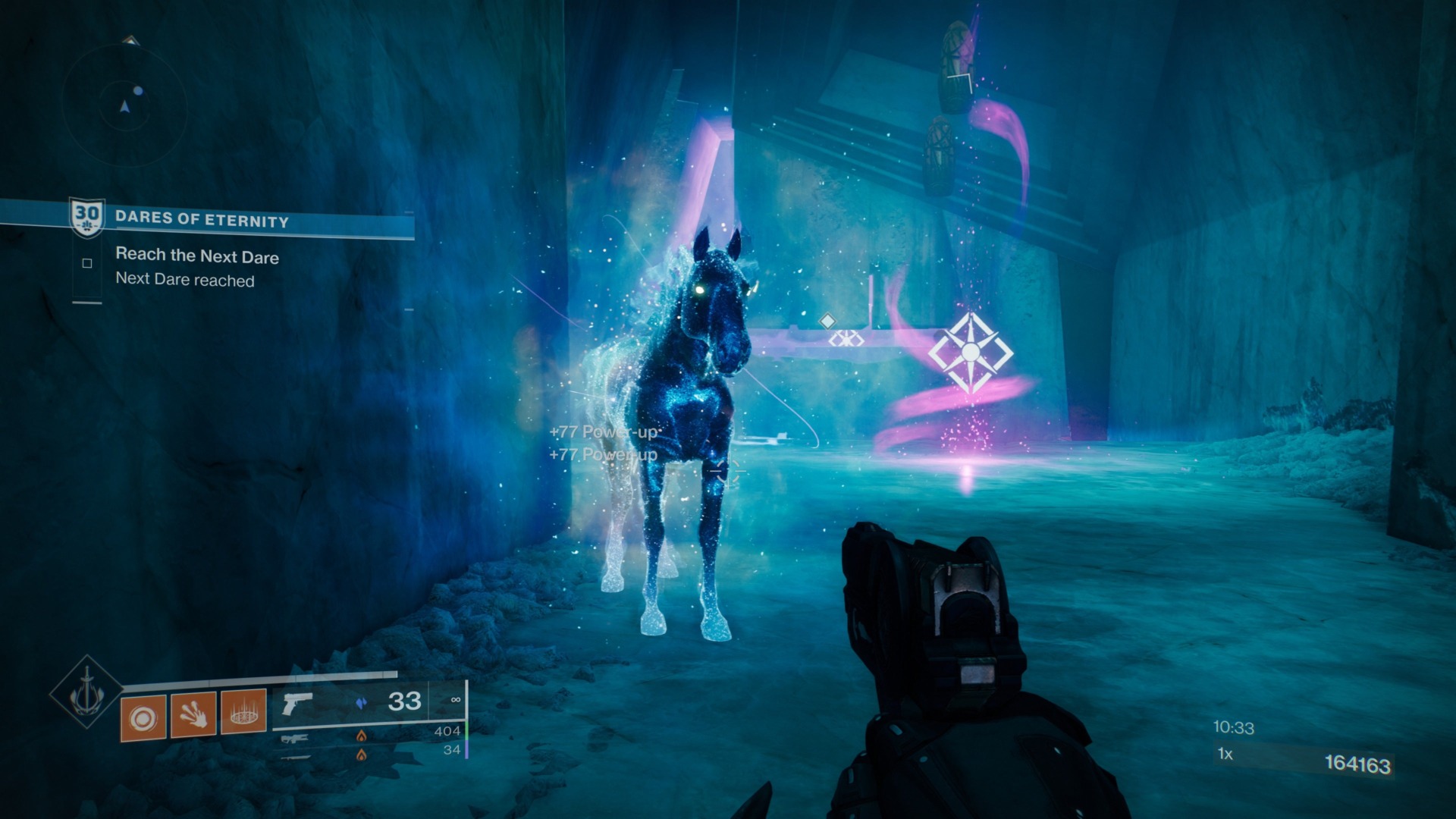Screen dimensions: 1456x819
Task: Click the auto rifle weapon icon
Action: pos(293,739)
